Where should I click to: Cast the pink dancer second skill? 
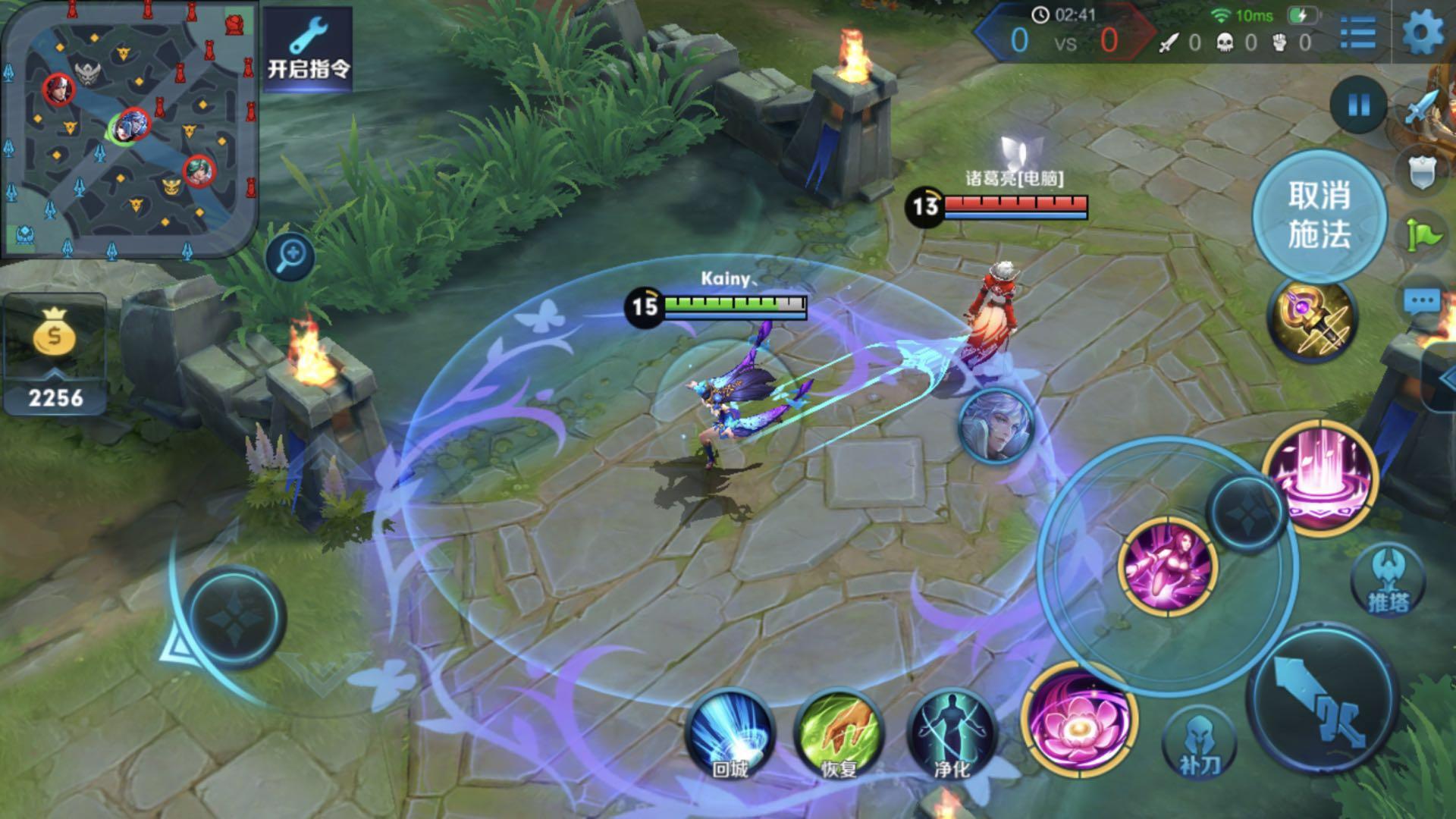[x=1168, y=567]
